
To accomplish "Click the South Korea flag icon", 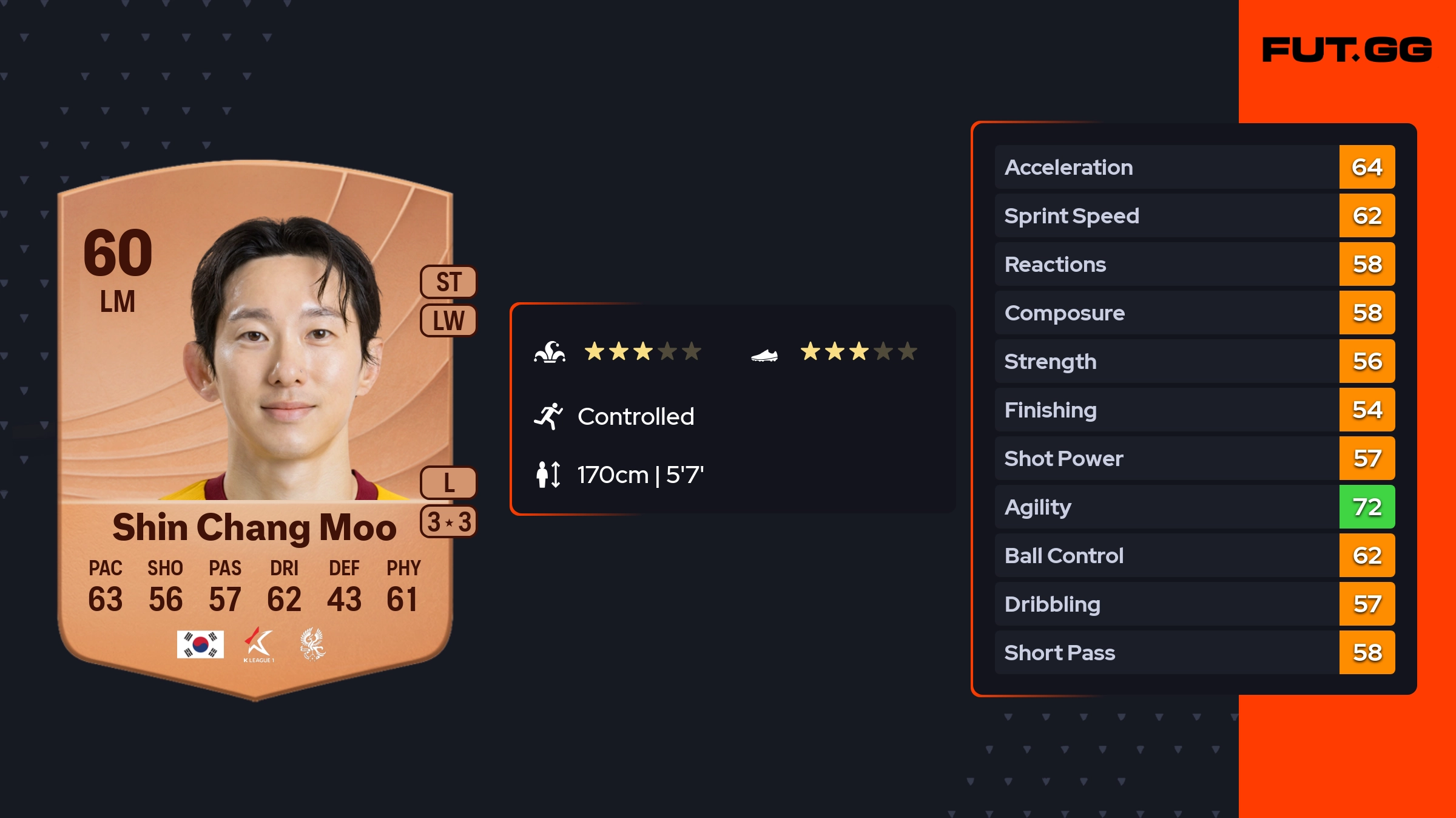I will [x=200, y=644].
